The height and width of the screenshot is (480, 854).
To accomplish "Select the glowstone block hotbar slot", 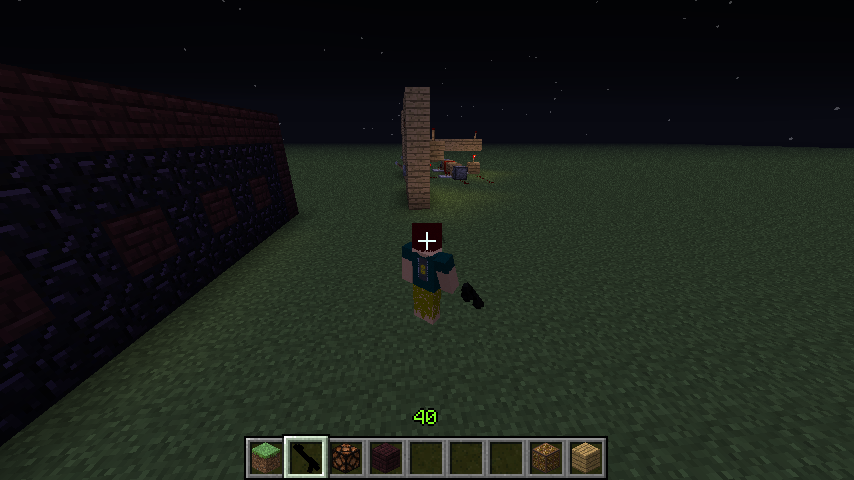I will [x=546, y=457].
